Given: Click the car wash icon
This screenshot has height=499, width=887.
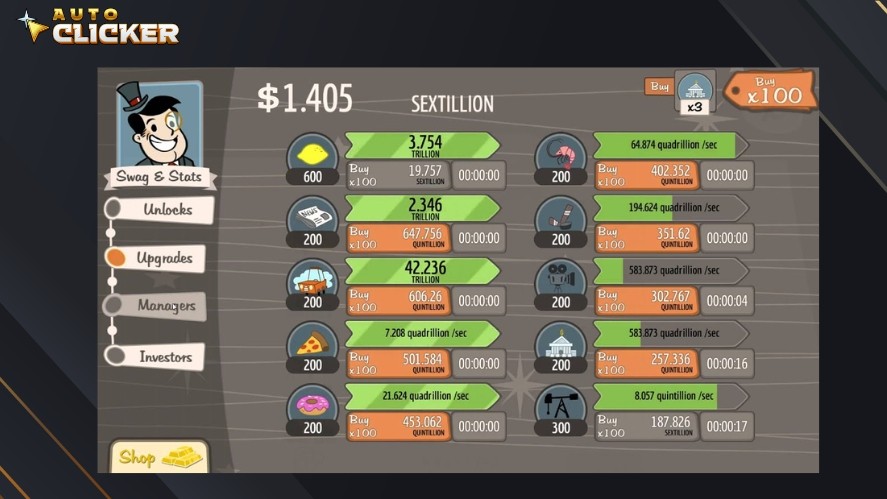Looking at the screenshot, I should (313, 281).
